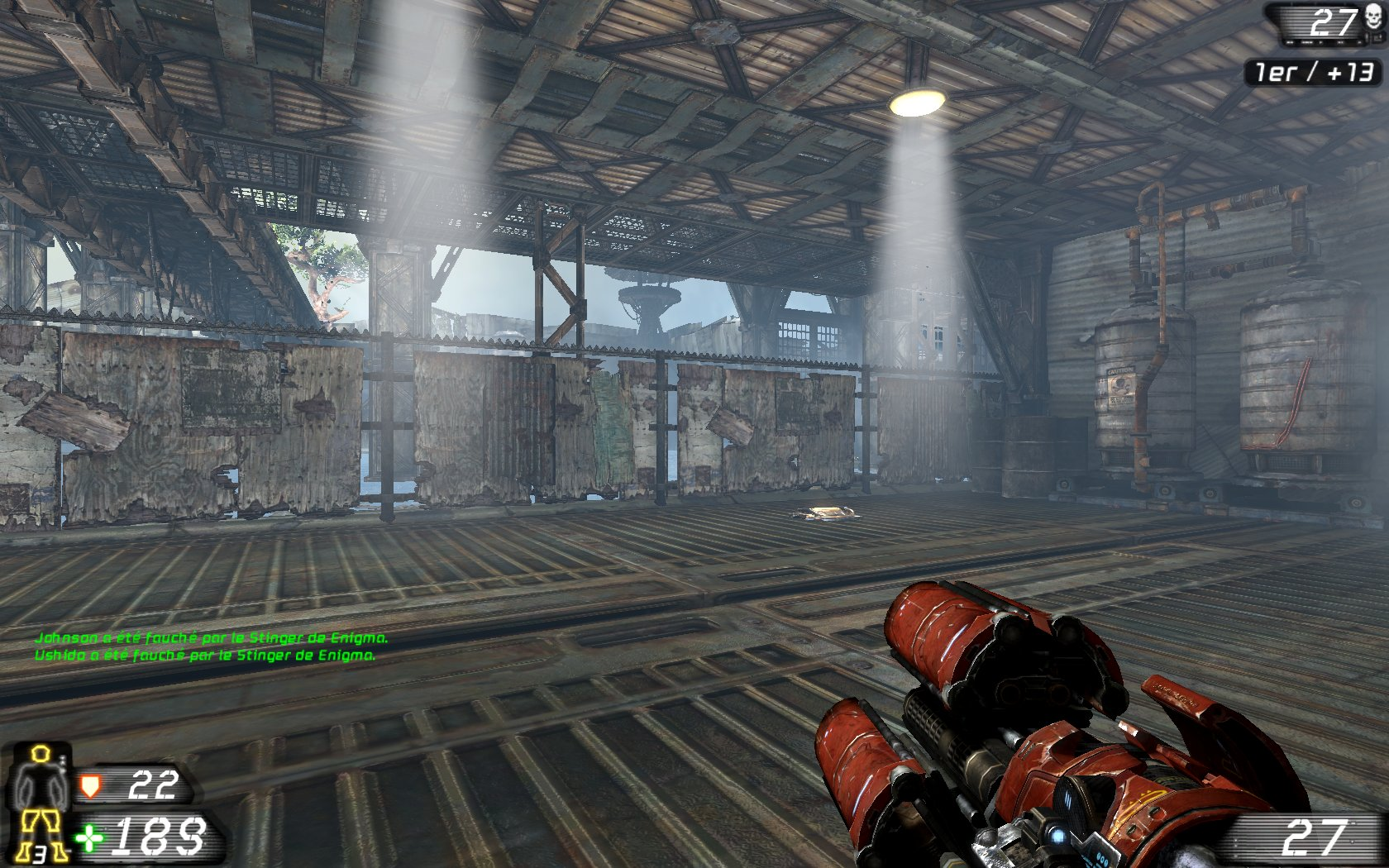Click the yellow thigh pads on the body diagram
The height and width of the screenshot is (868, 1389).
(x=41, y=820)
